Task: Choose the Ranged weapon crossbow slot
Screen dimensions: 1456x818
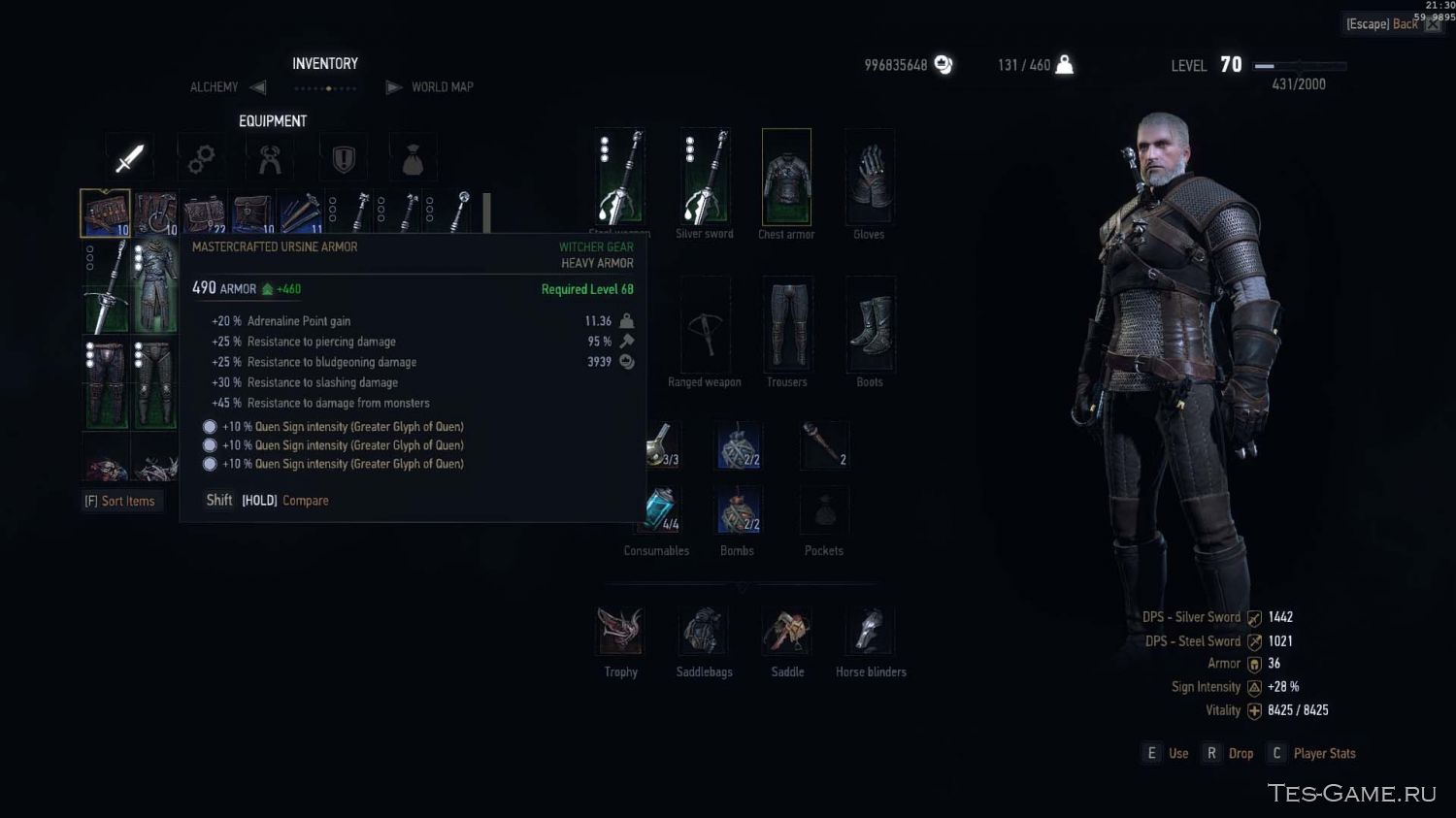Action: [x=705, y=326]
